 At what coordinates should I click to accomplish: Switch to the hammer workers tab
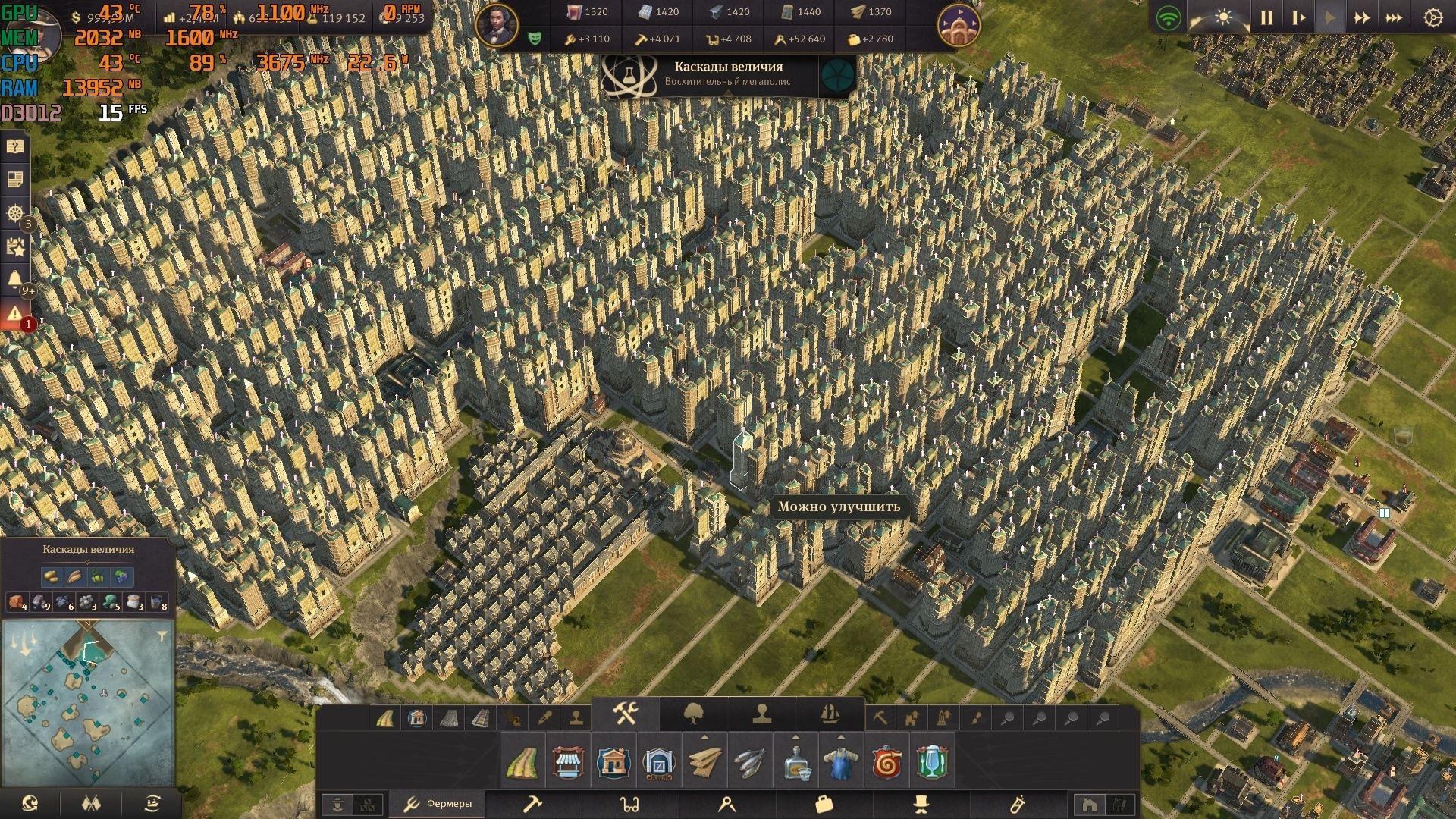(x=532, y=804)
